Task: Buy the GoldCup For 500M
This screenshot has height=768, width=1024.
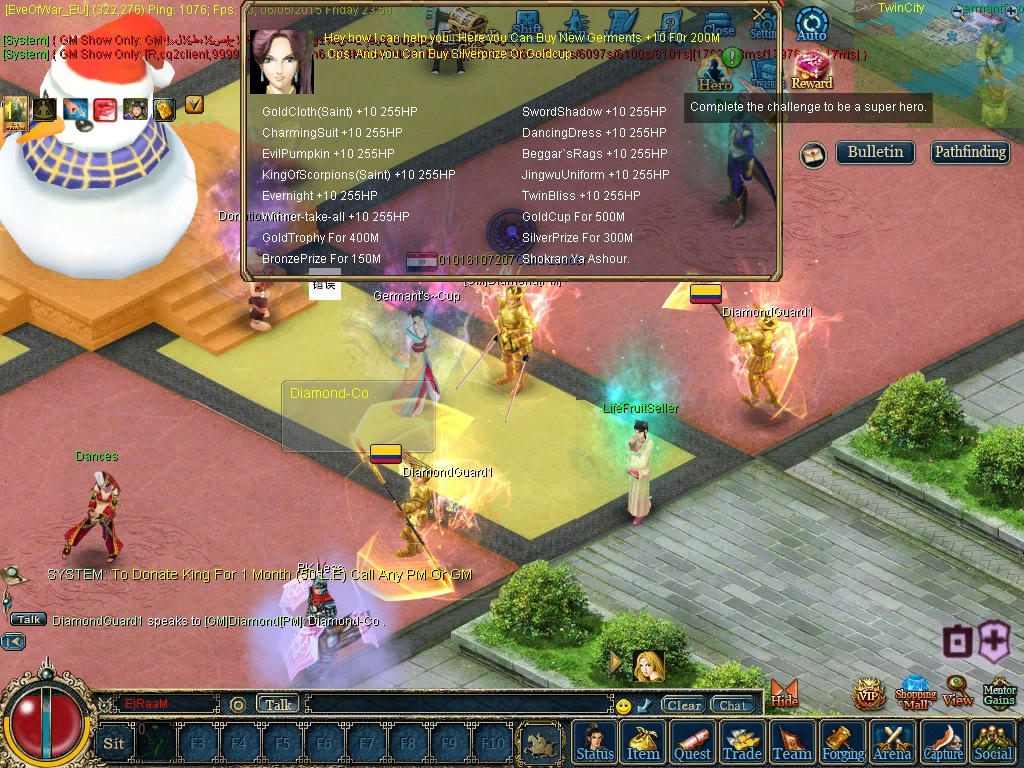Action: tap(573, 217)
